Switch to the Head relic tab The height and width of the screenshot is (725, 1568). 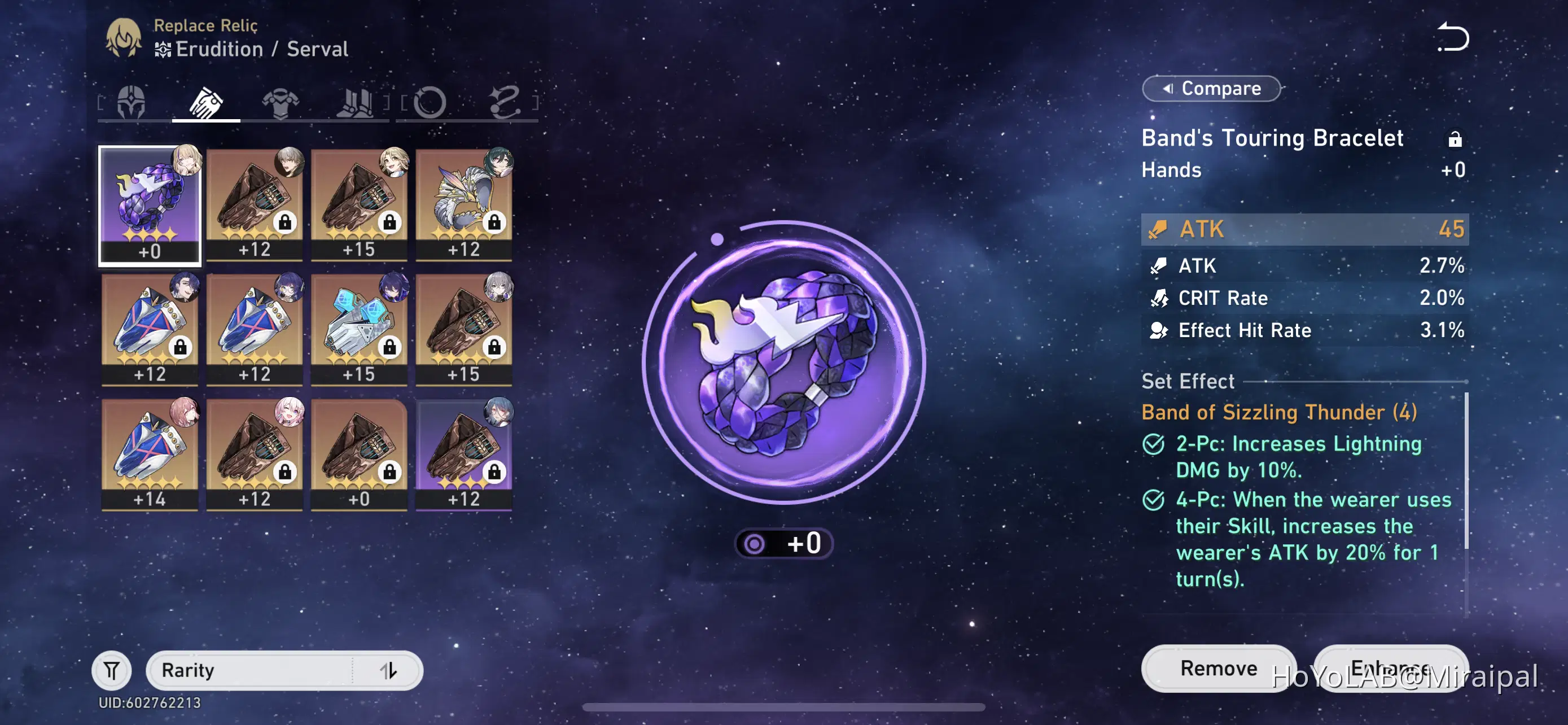click(131, 102)
